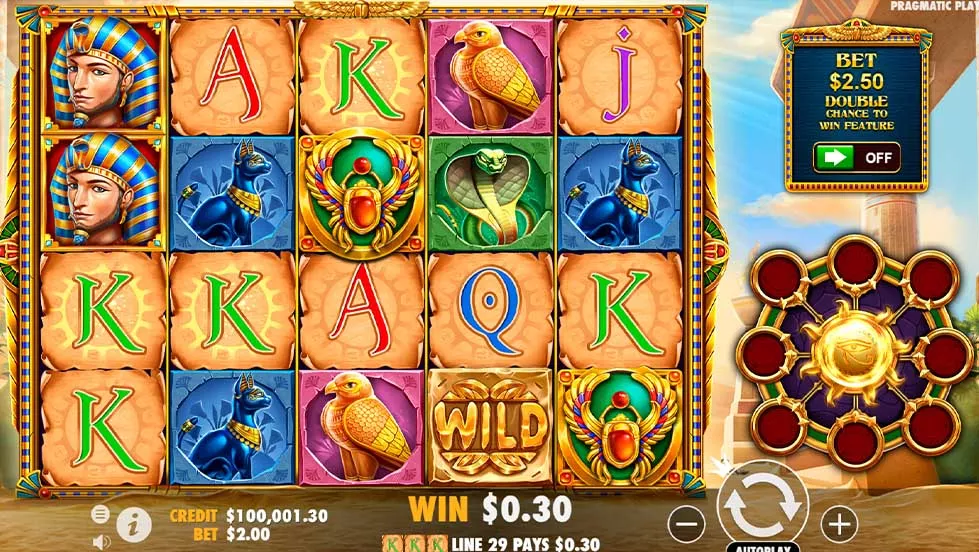The height and width of the screenshot is (552, 979).
Task: Toggle the Double Chance to Win feature
Action: click(856, 157)
